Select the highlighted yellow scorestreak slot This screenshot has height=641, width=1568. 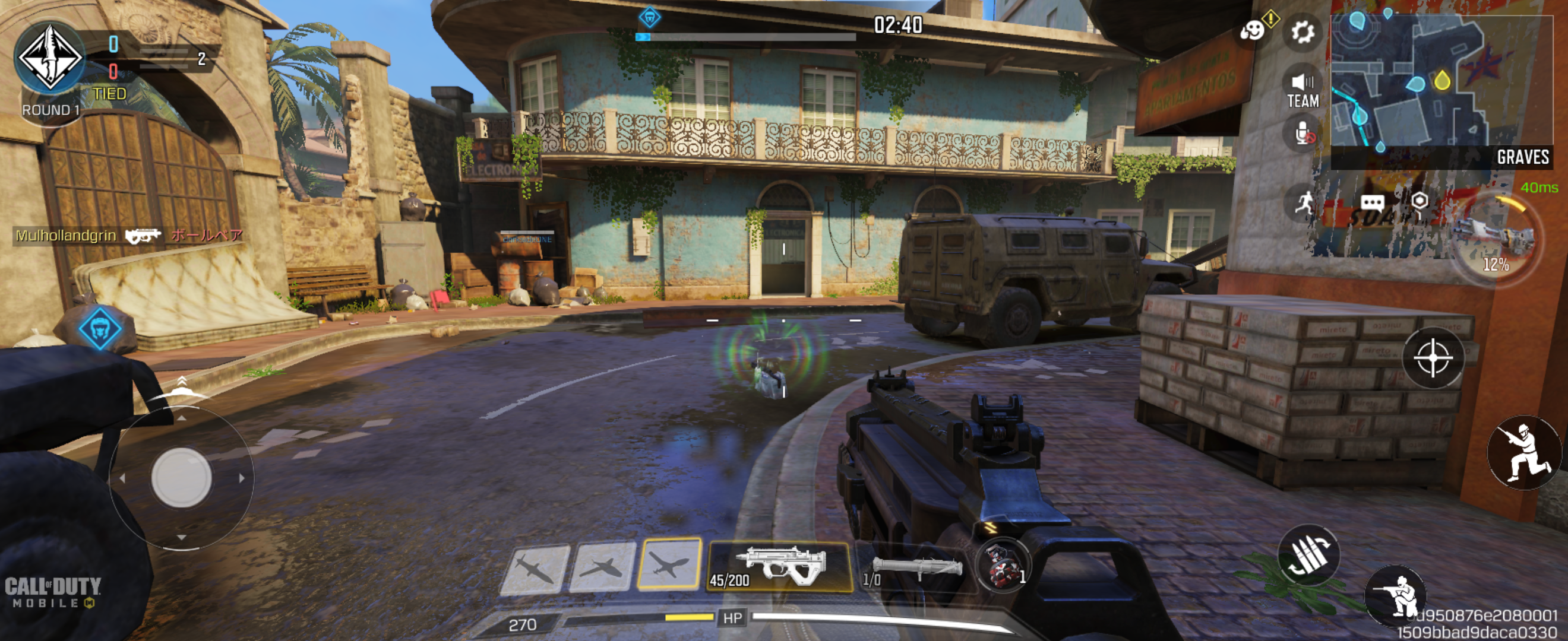668,564
